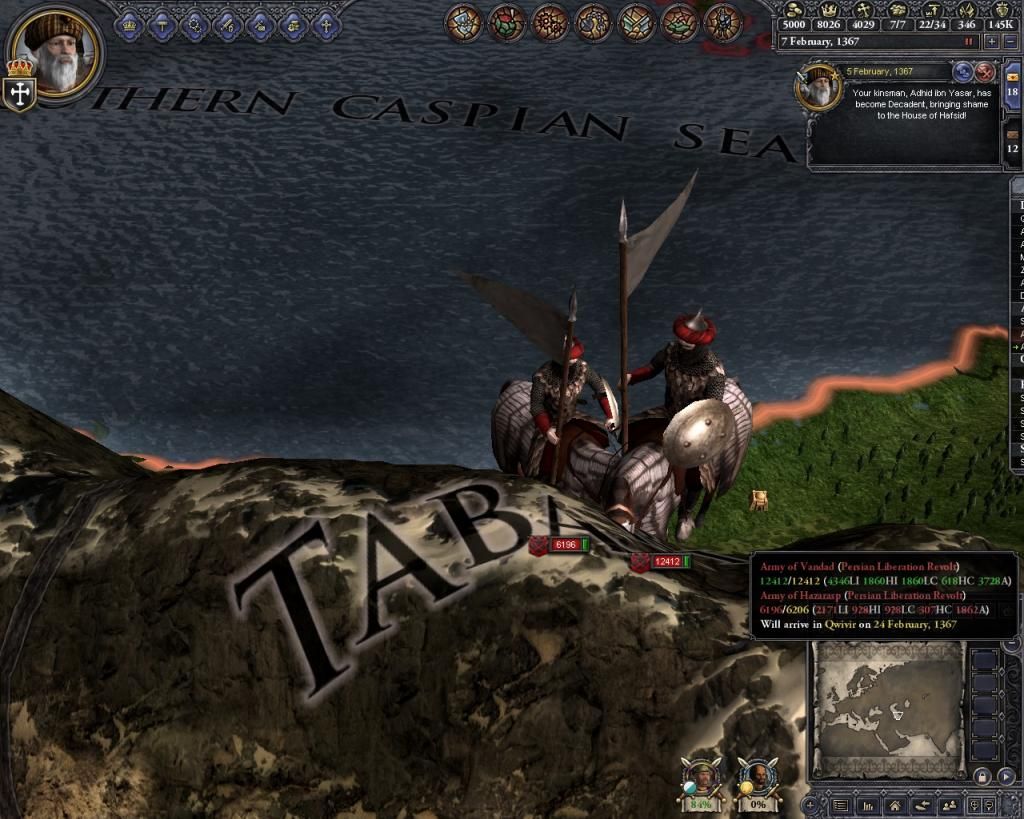Open the ledger bar-chart button

[x=867, y=805]
